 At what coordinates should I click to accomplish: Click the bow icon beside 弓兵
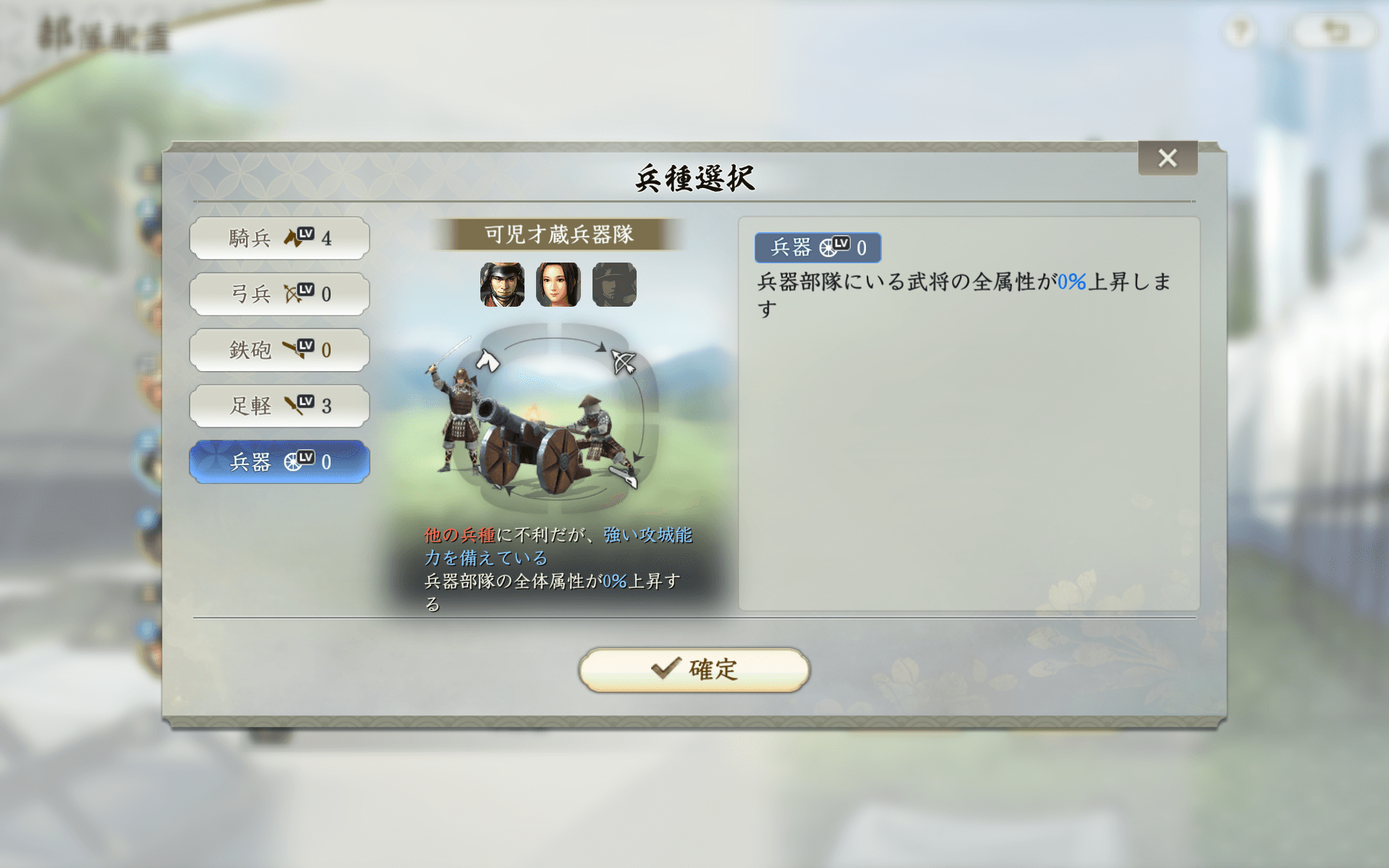click(x=291, y=294)
